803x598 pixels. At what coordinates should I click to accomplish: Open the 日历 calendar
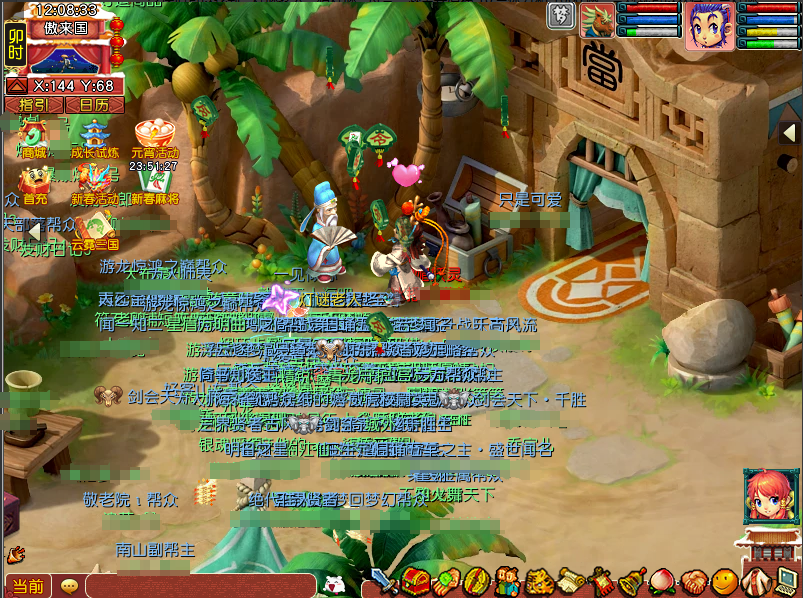95,105
